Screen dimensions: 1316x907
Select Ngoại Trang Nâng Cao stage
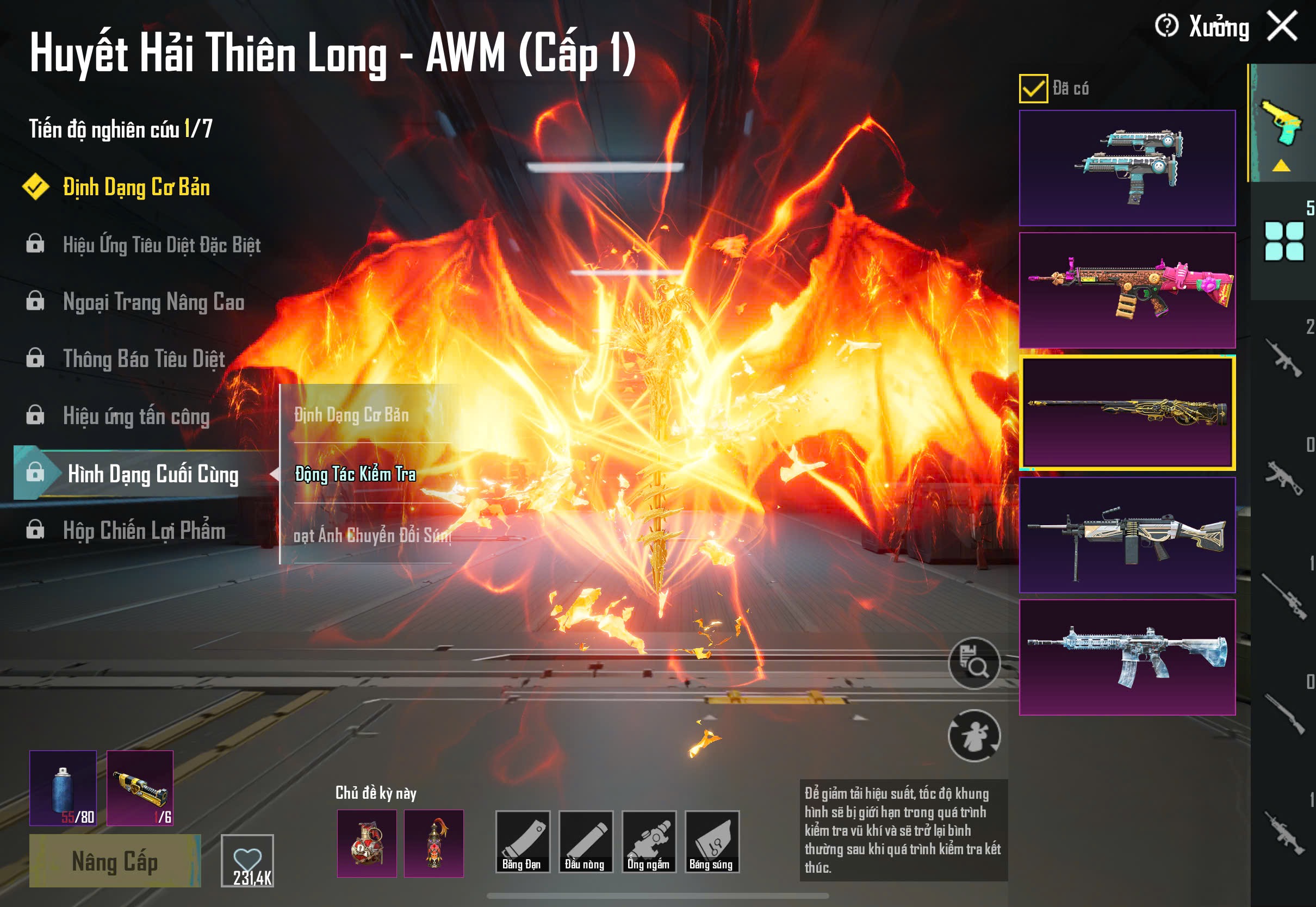click(153, 302)
